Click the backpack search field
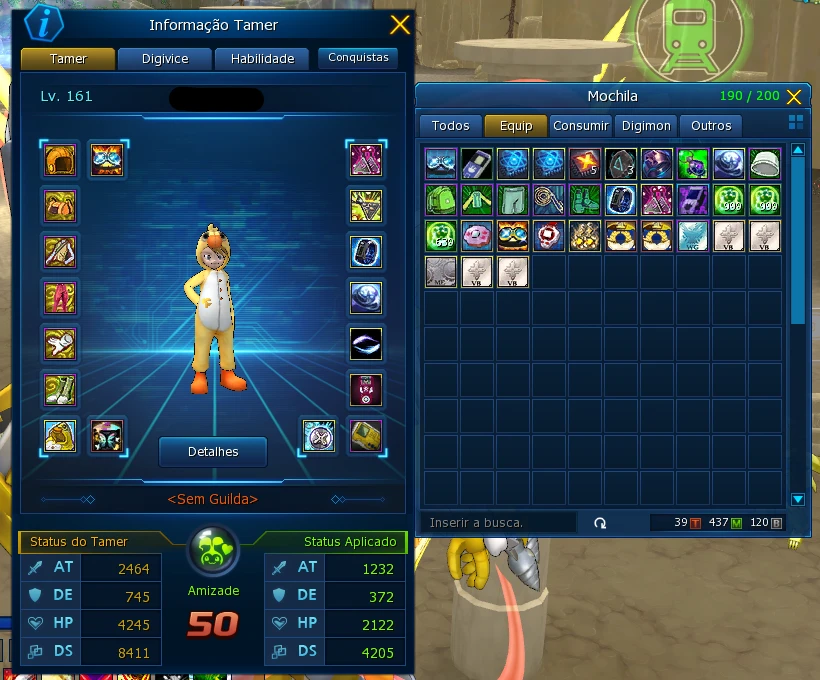The image size is (820, 680). click(x=500, y=523)
